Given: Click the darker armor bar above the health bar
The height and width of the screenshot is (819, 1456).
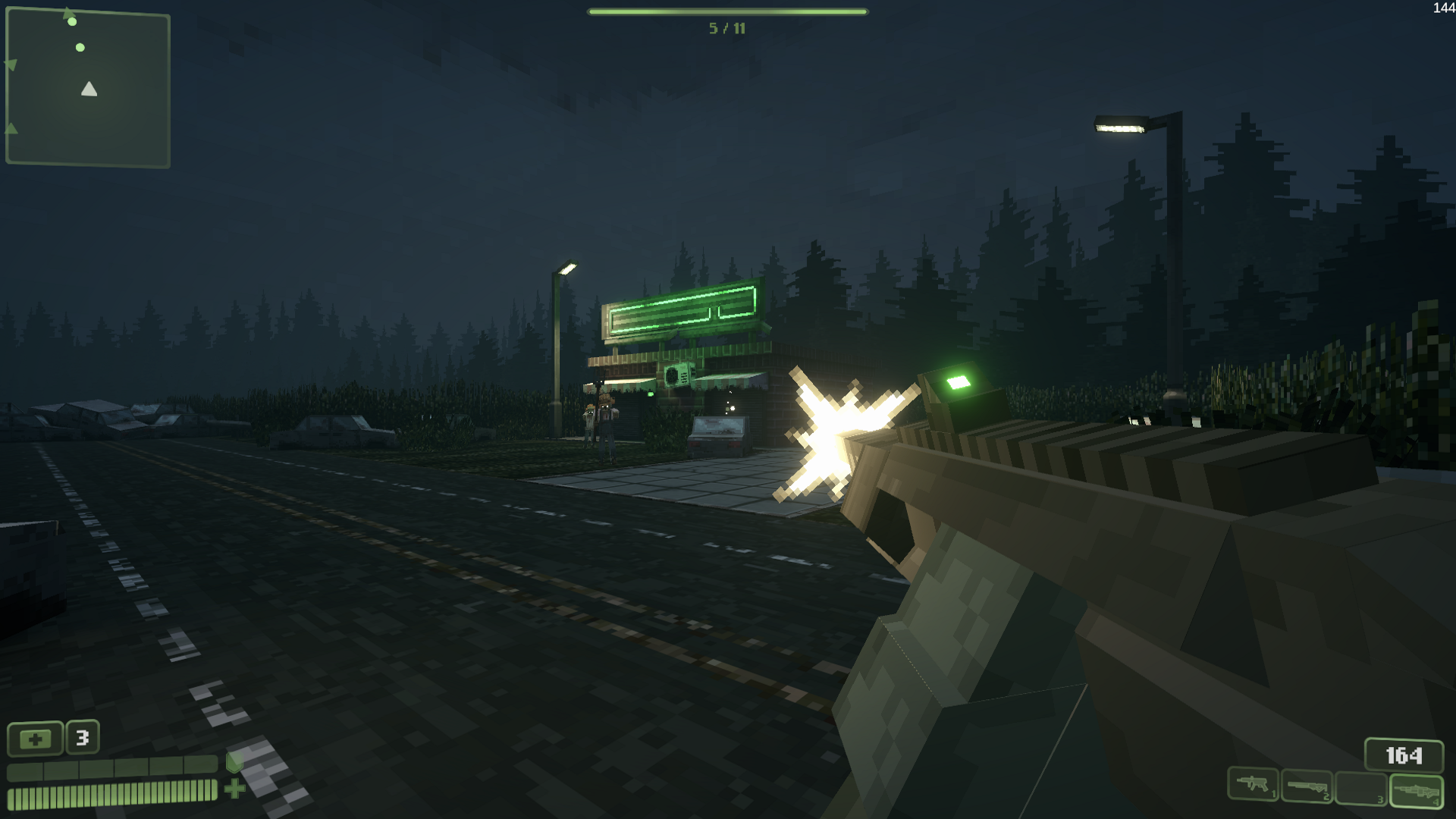Looking at the screenshot, I should tap(112, 768).
